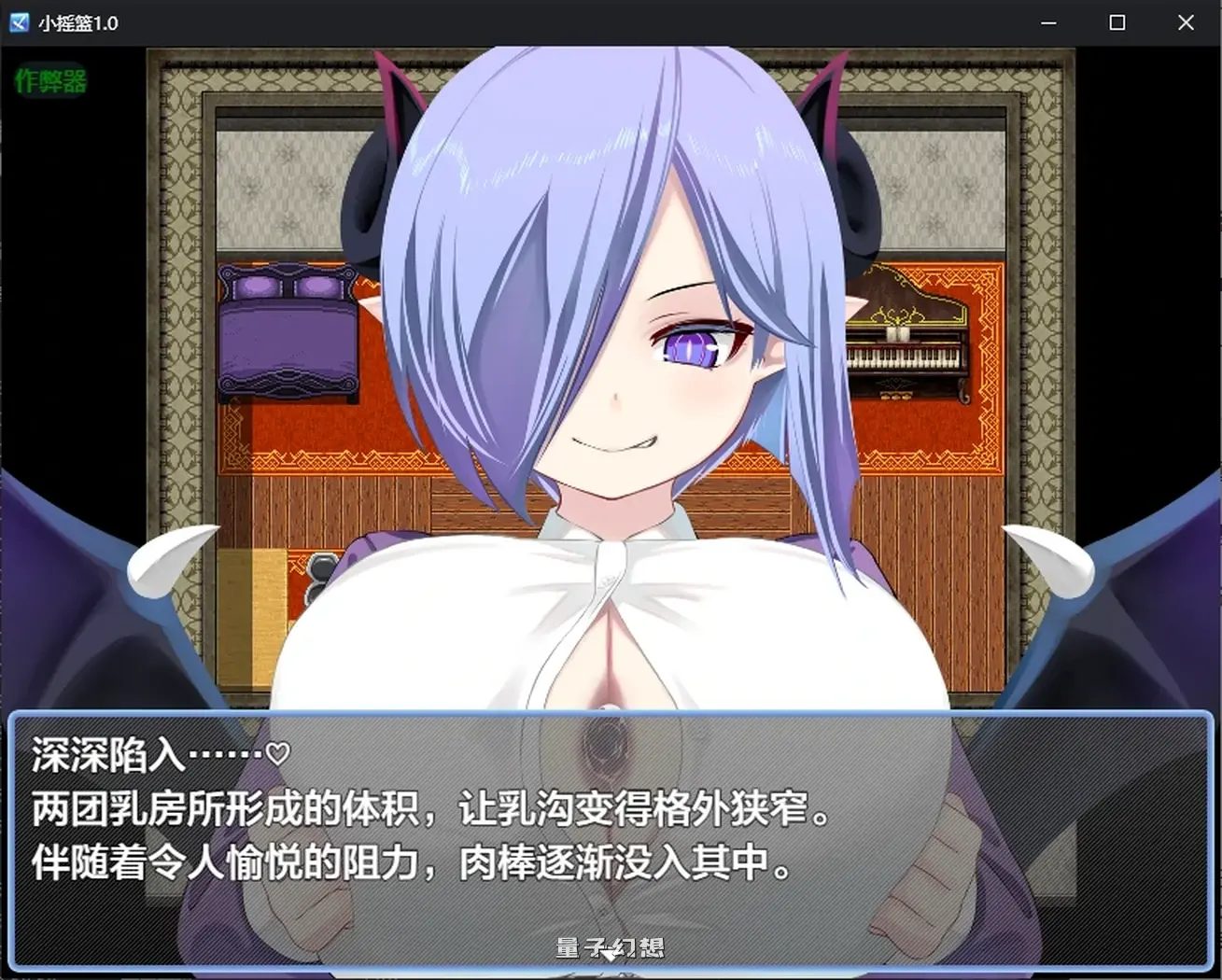The image size is (1222, 980).
Task: Maximize the game window
Action: pyautogui.click(x=1117, y=21)
